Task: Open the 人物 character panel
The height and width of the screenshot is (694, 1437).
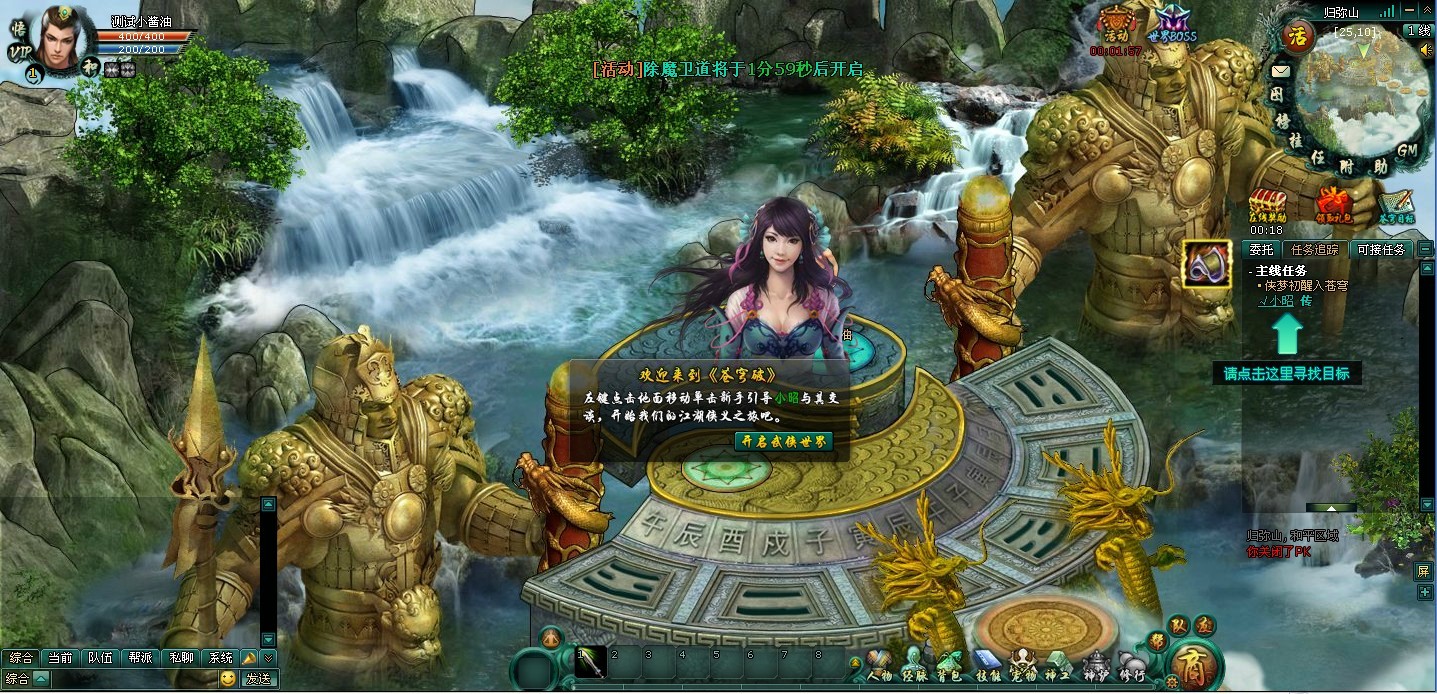Action: click(x=879, y=664)
